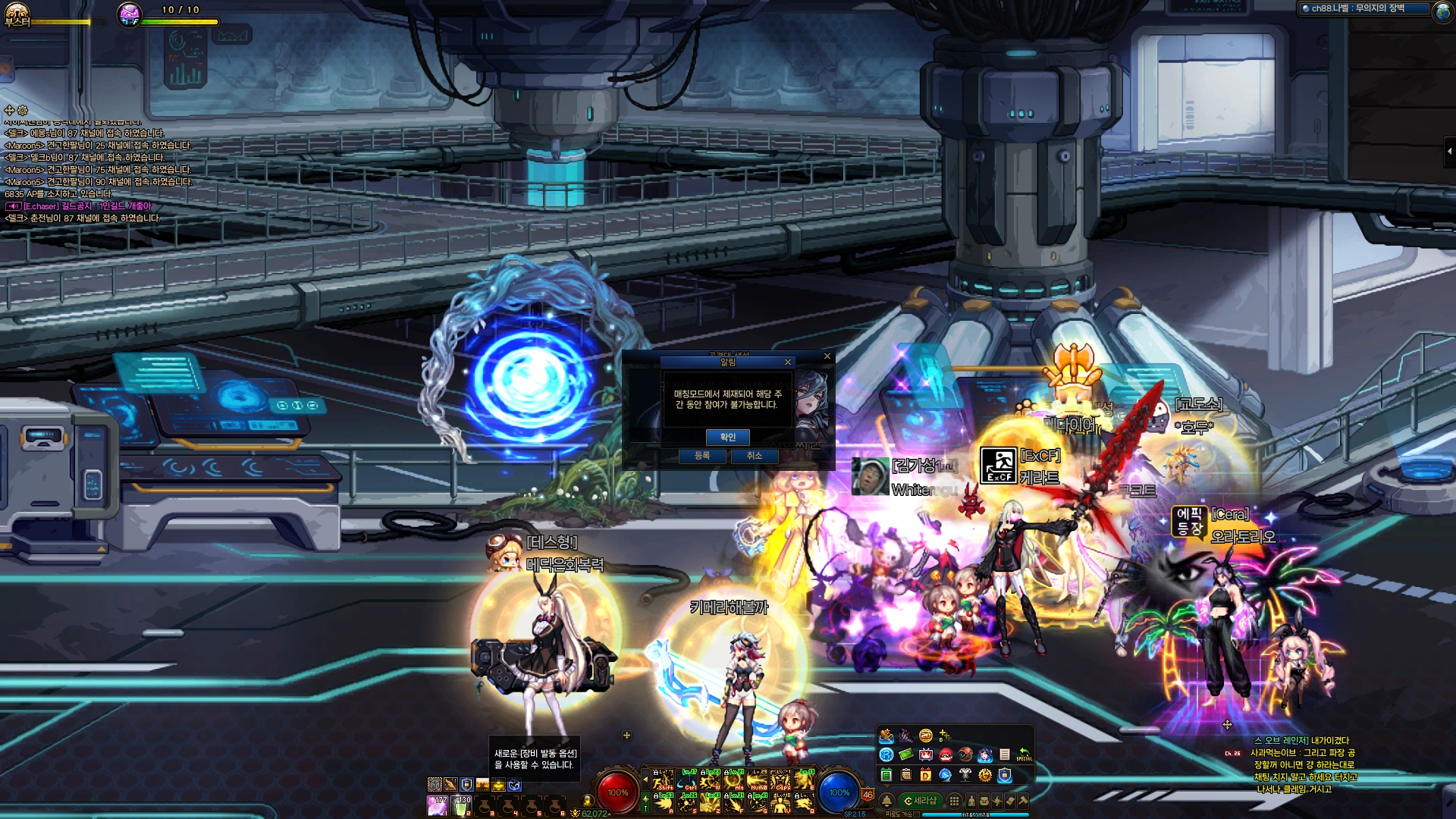Open the green E calendar event icon

click(x=886, y=775)
